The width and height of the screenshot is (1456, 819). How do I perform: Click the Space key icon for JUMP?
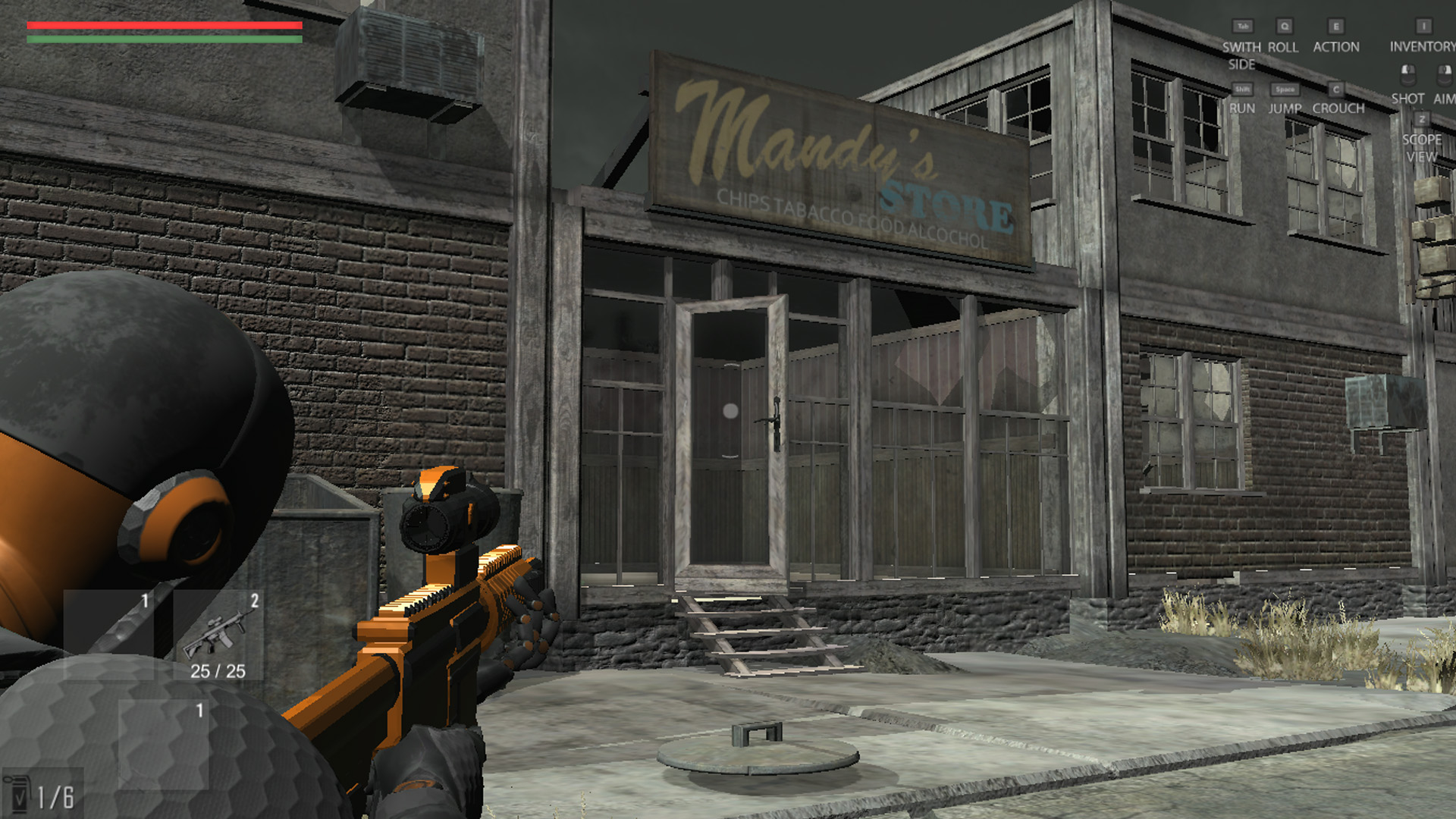(1285, 89)
